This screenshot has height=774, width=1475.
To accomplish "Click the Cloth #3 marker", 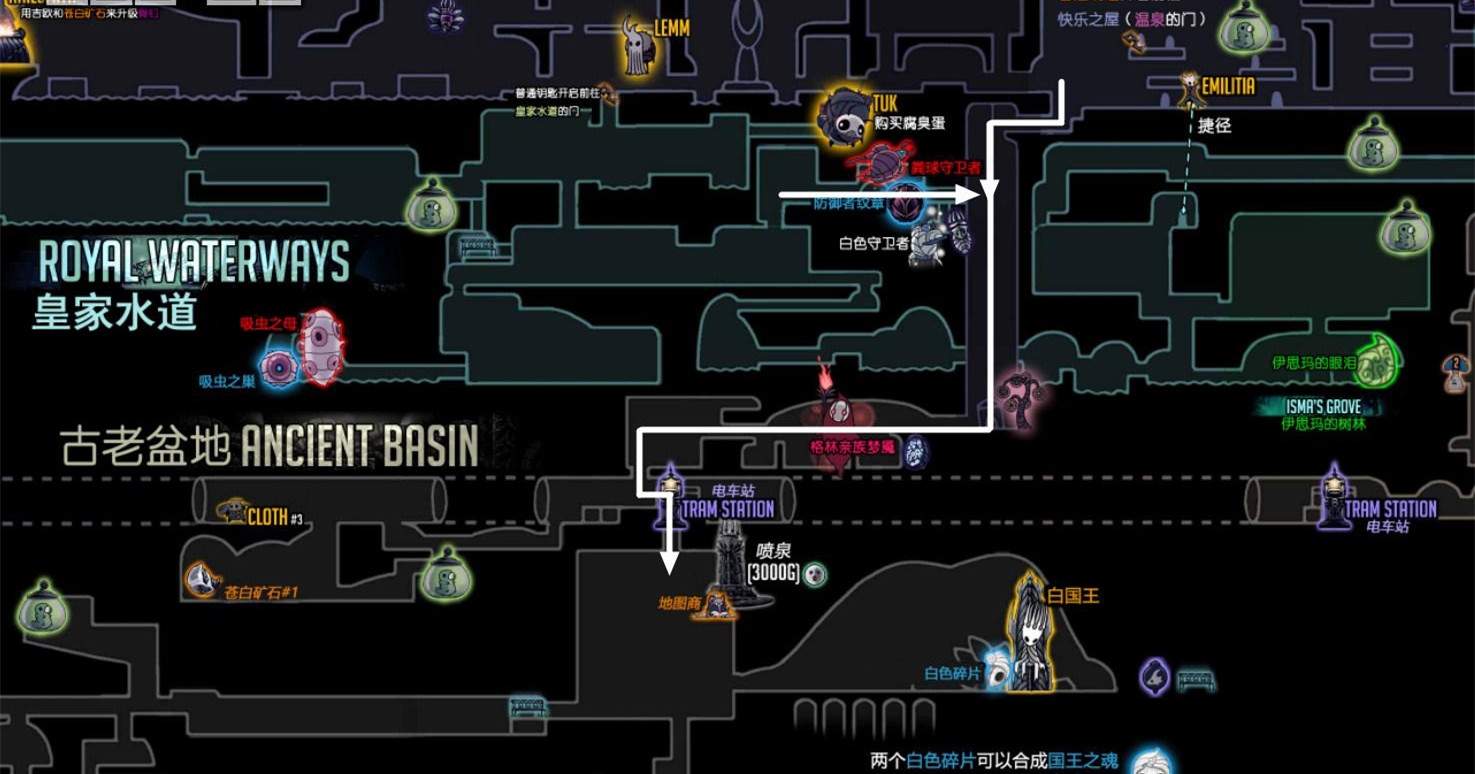I will point(233,512).
